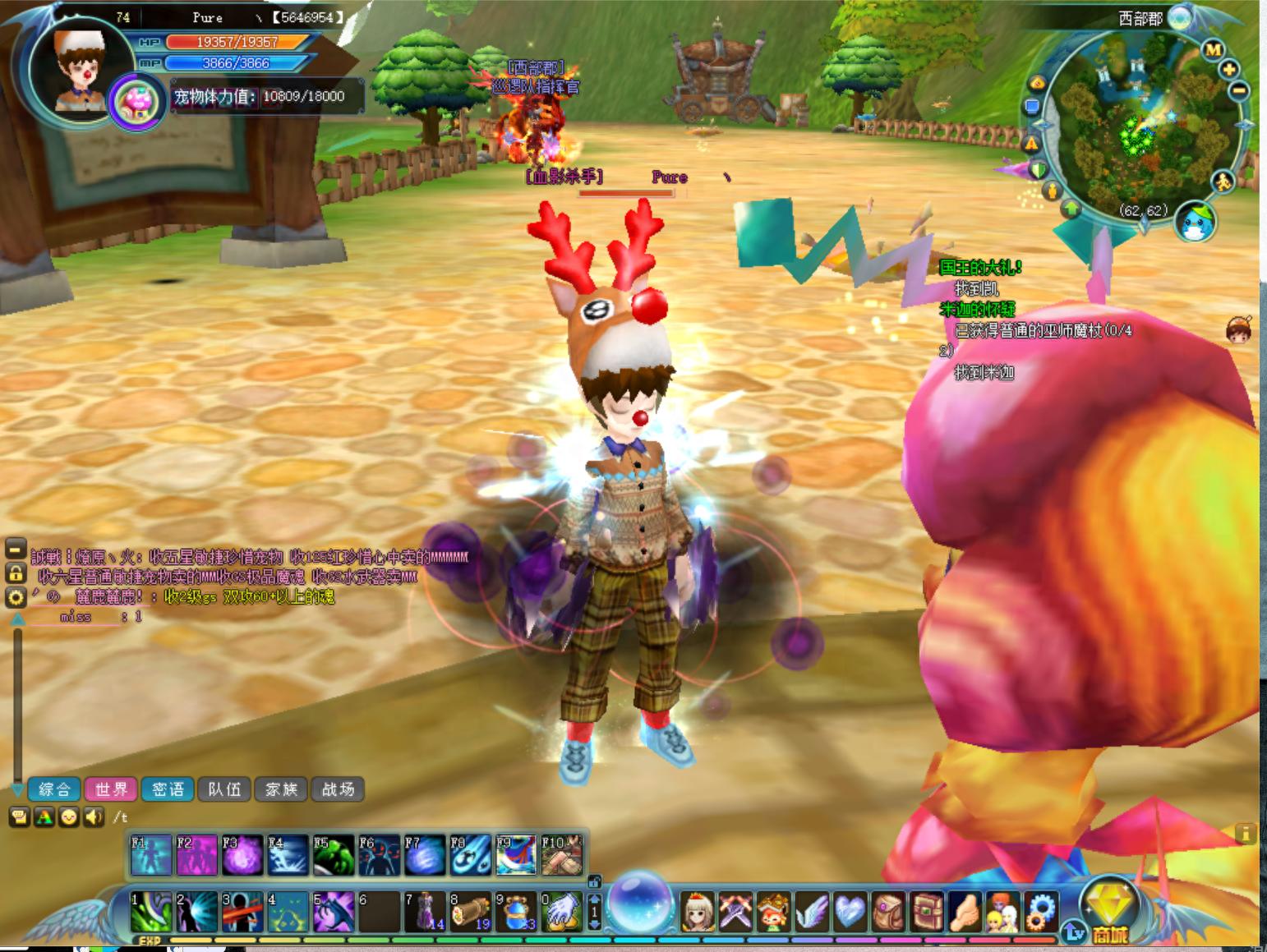1267x952 pixels.
Task: Open the 战场 battlefield chat tab
Action: click(338, 789)
